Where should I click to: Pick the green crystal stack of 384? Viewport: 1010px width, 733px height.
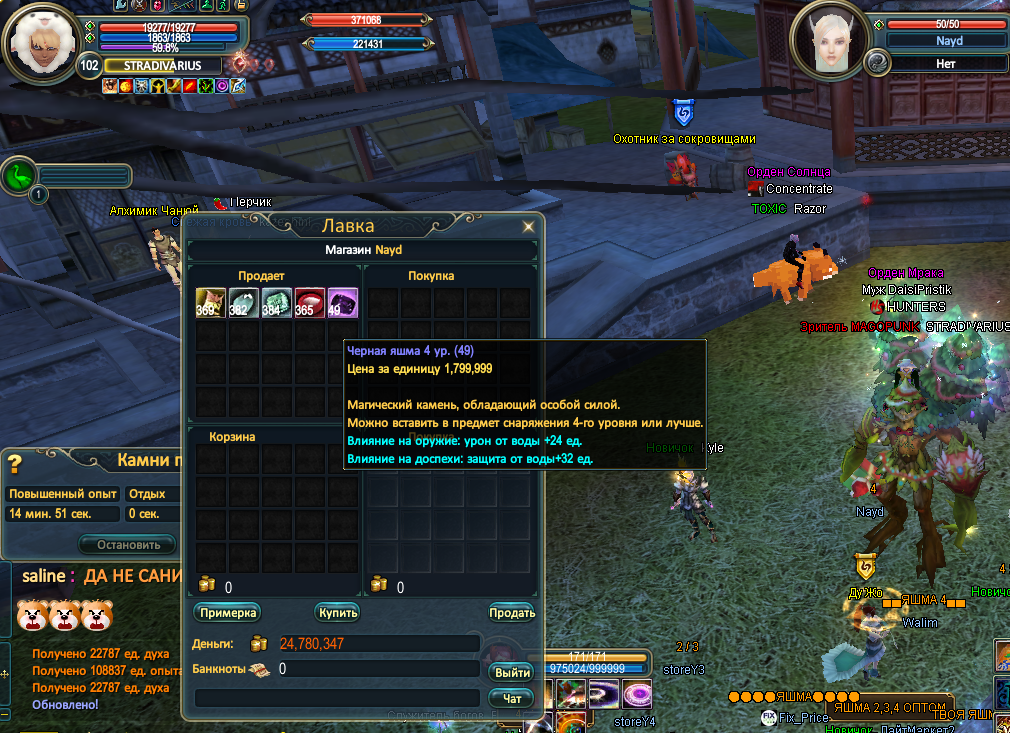click(277, 302)
